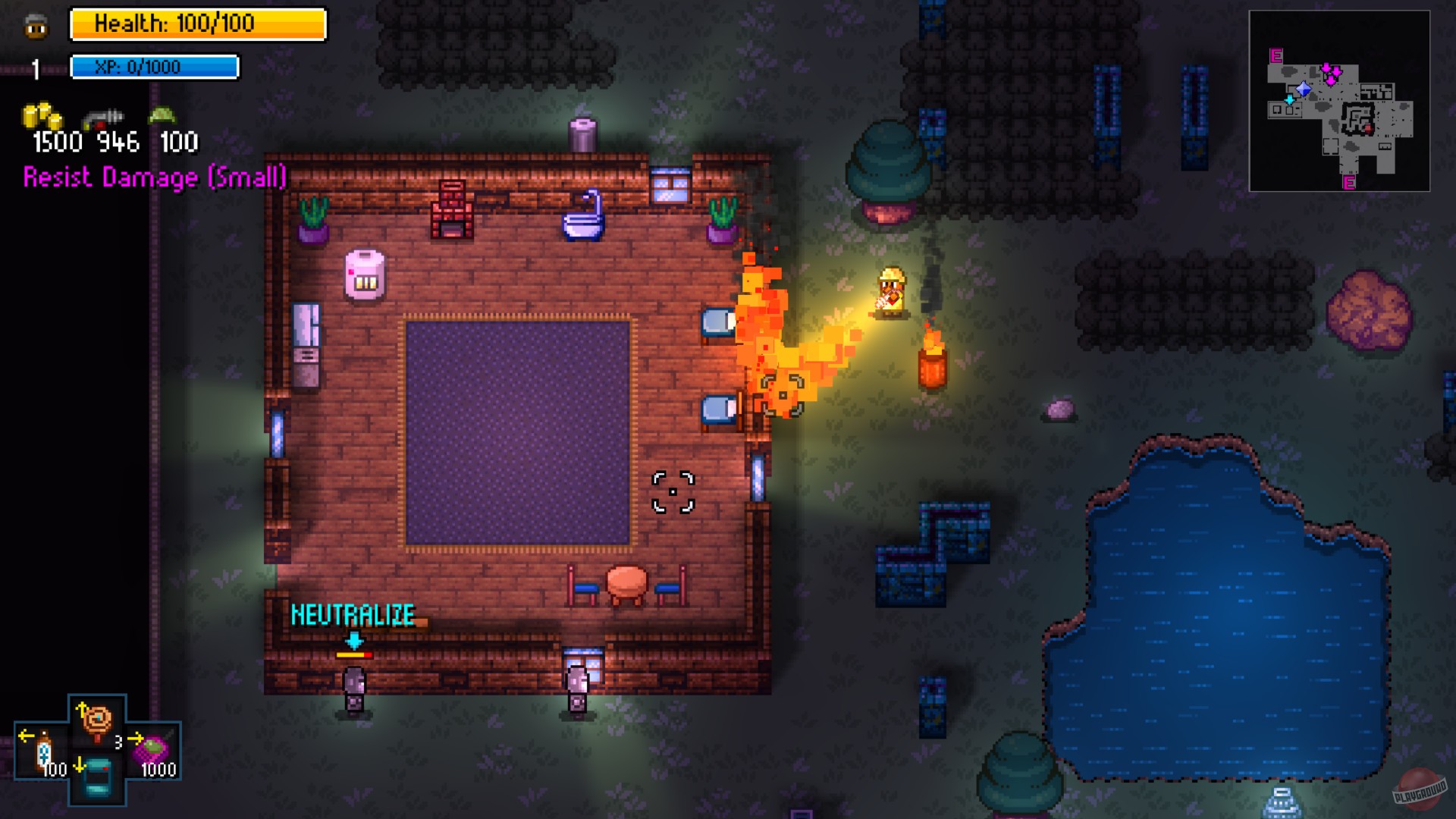Click the Health 100/100 bar
Screen dimensions: 1456x819
(198, 24)
